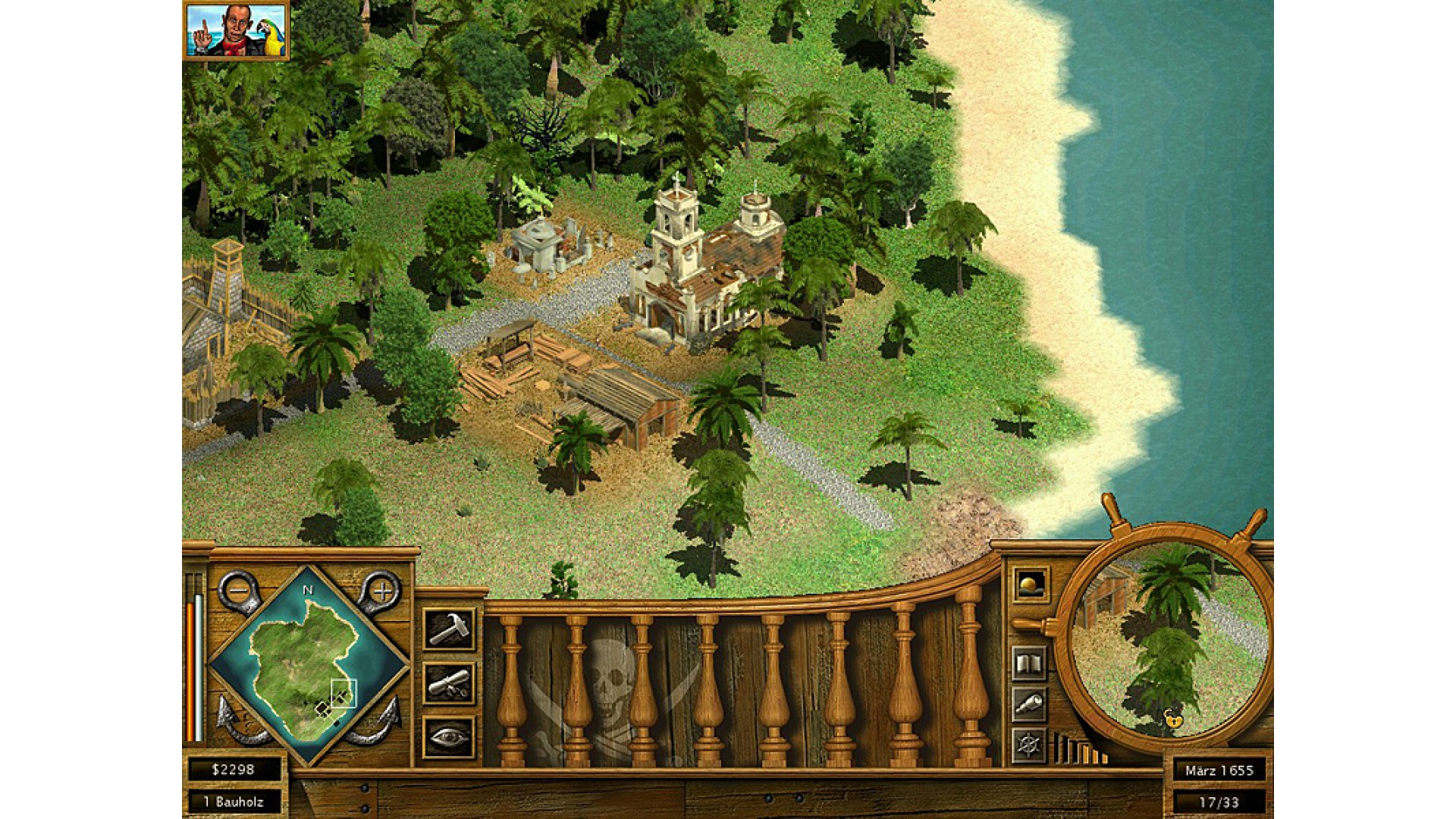1456x819 pixels.
Task: Zoom out with the minus ring button
Action: (x=239, y=591)
